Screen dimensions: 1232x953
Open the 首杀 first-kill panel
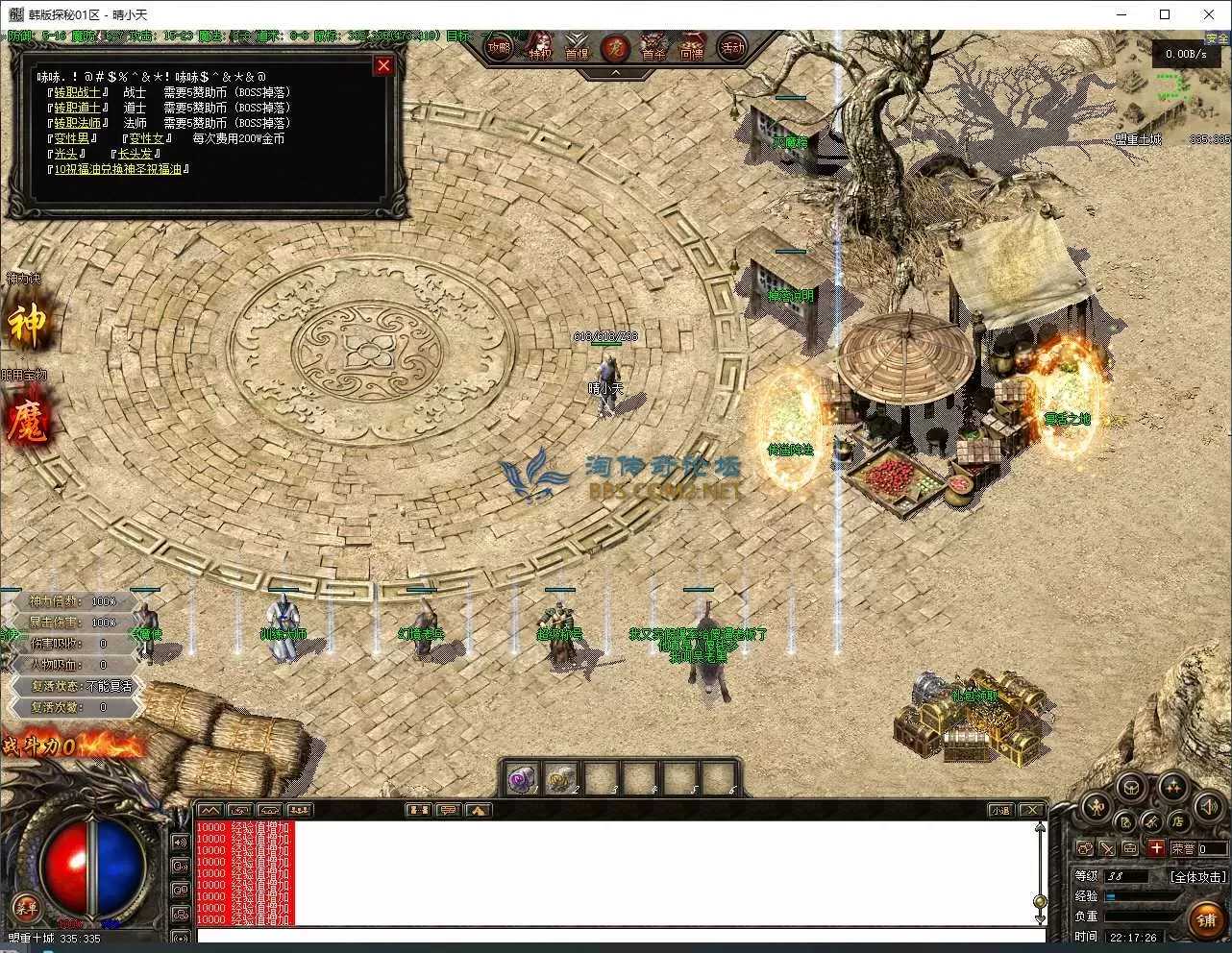[654, 47]
